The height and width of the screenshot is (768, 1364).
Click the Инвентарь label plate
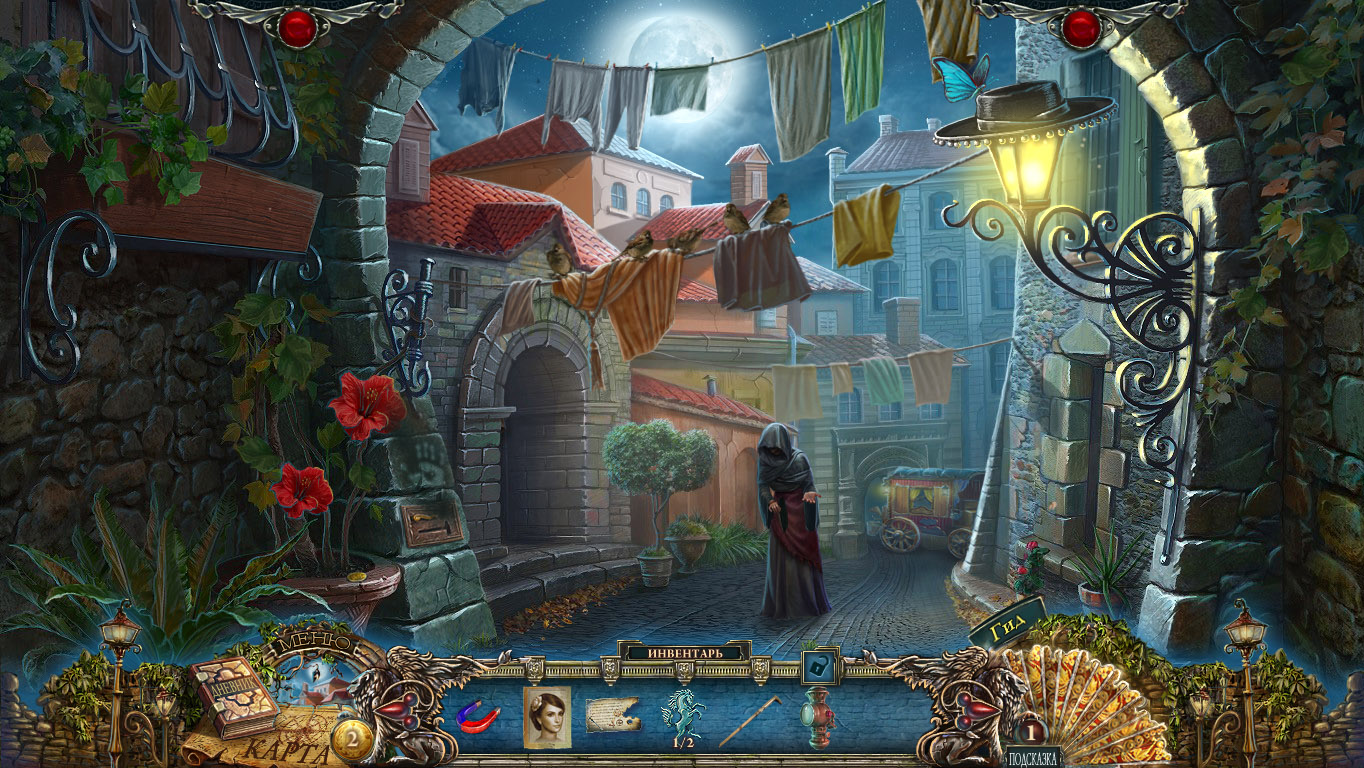pyautogui.click(x=685, y=653)
